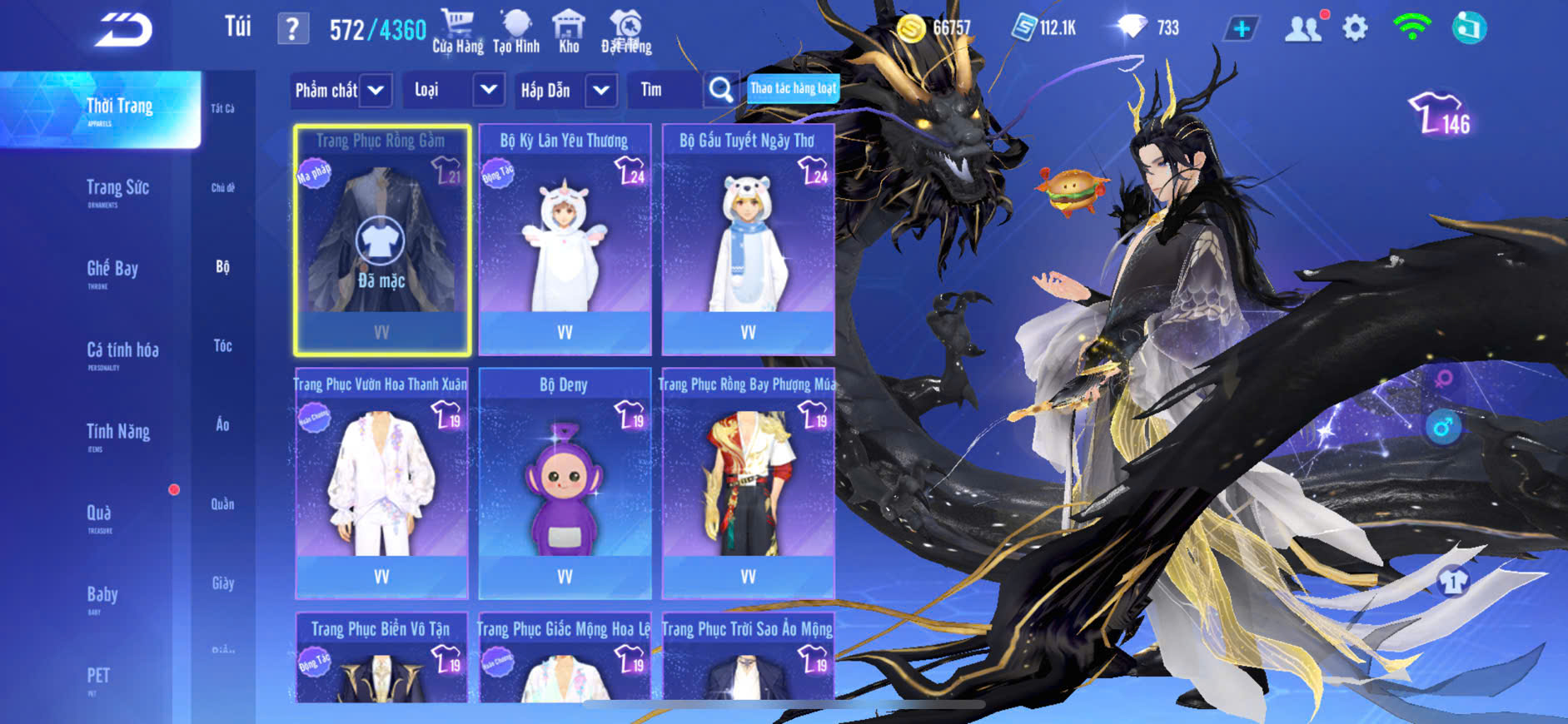The height and width of the screenshot is (724, 1568).
Task: Click the plus button to add currency
Action: [1241, 29]
